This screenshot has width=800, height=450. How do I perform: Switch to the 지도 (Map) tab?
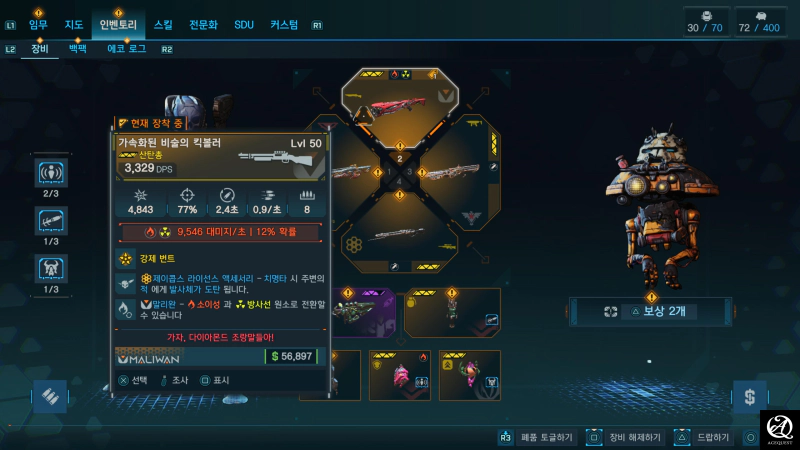click(x=73, y=24)
